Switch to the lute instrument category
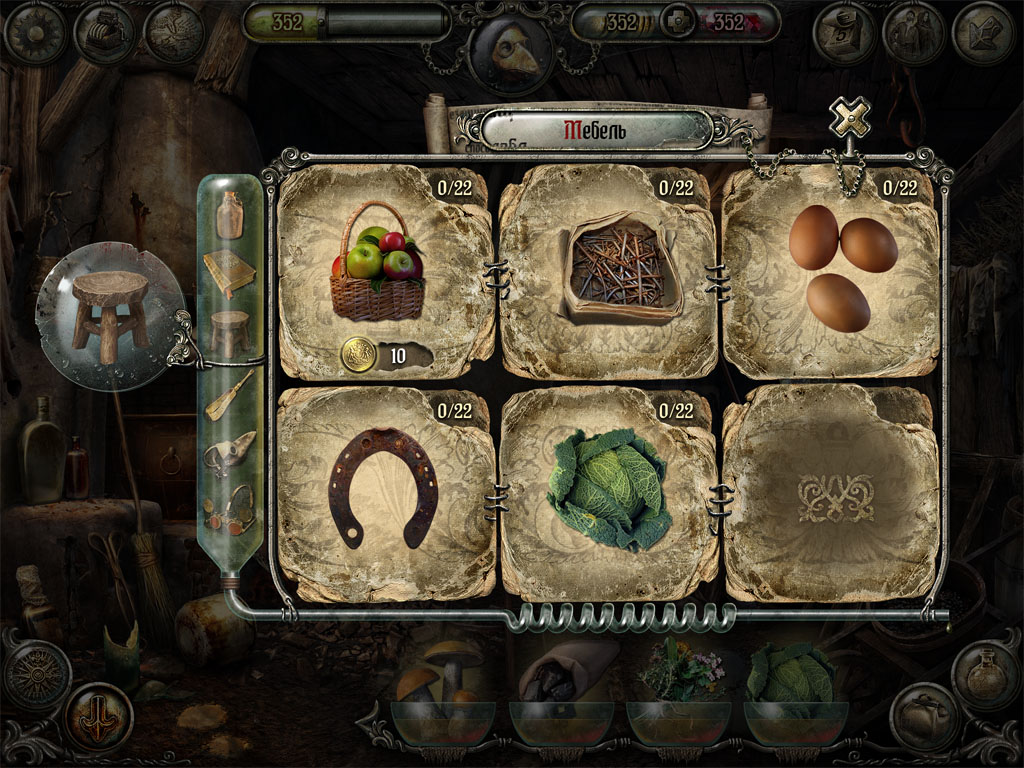 229,395
